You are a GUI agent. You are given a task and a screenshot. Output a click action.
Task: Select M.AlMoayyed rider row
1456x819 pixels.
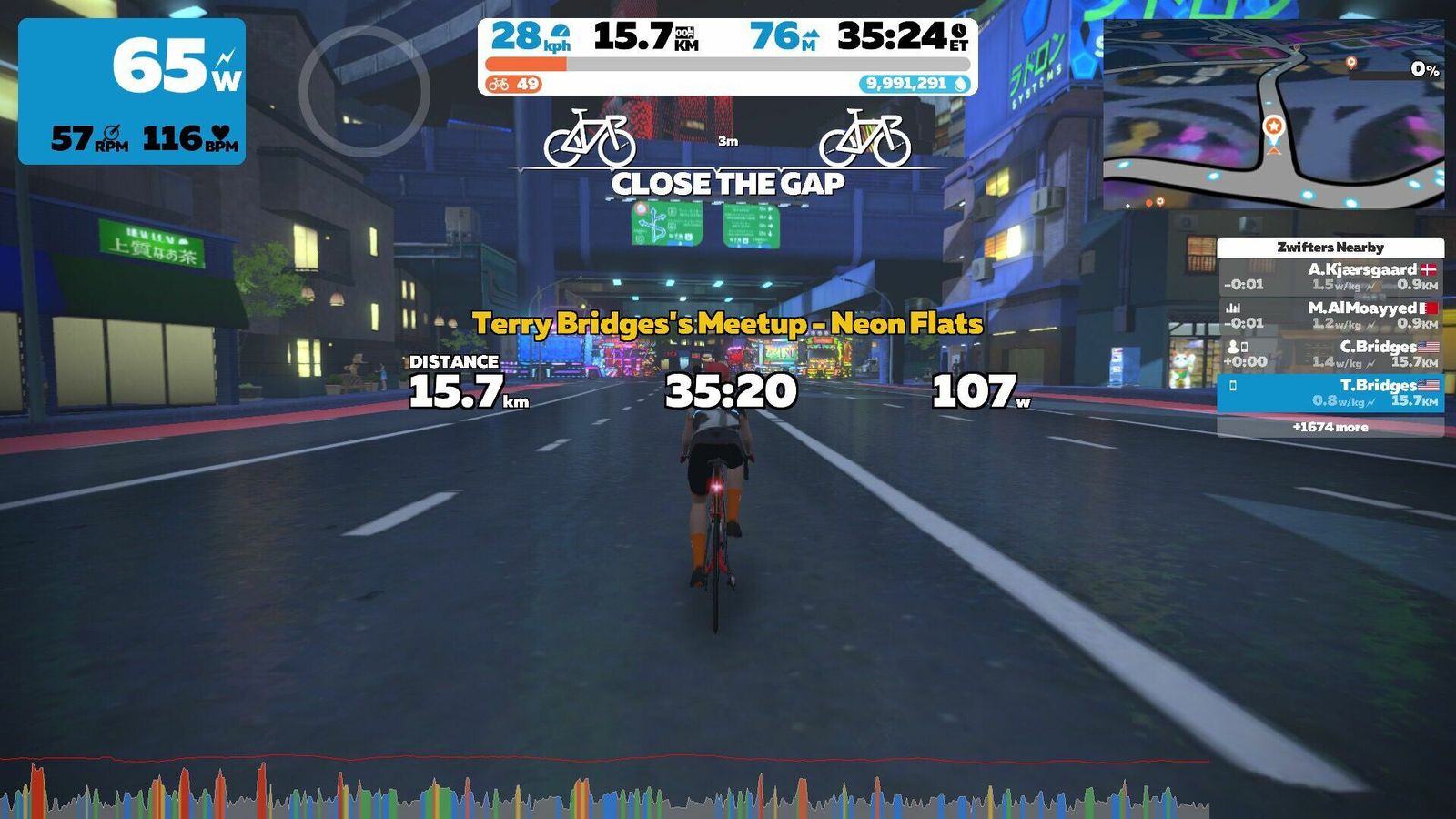coord(1330,315)
